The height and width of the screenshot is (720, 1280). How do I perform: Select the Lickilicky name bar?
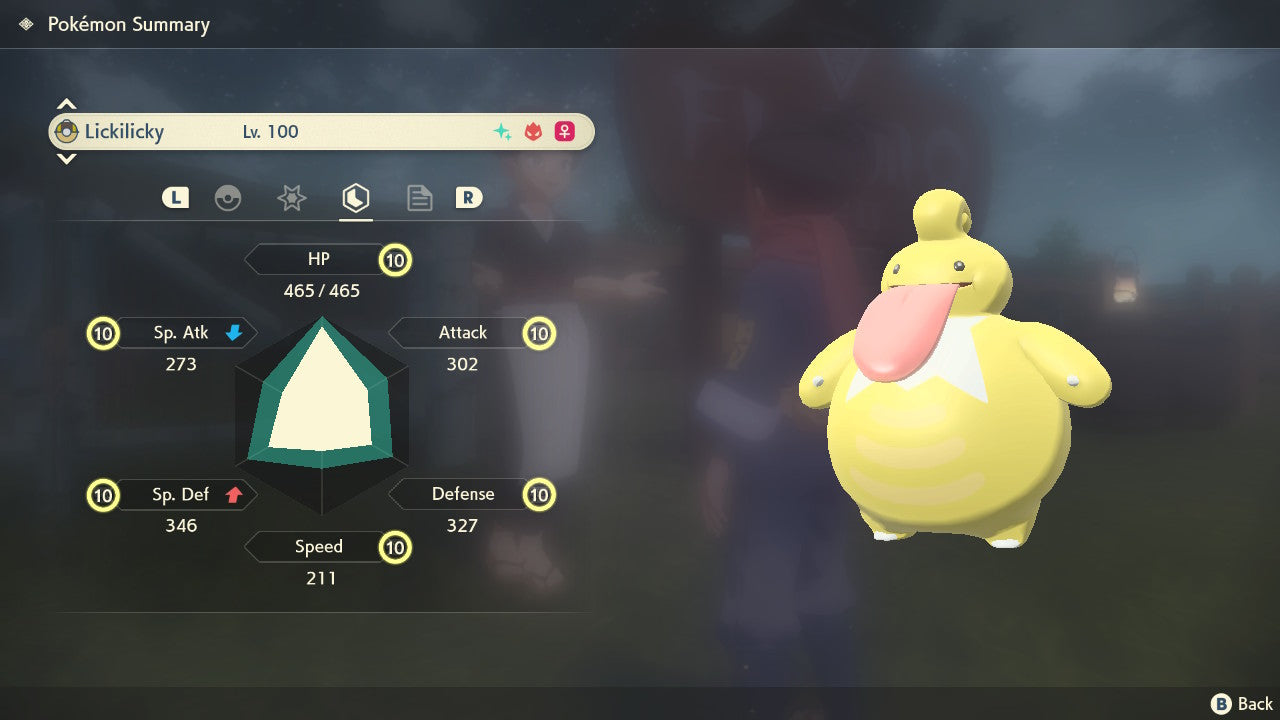coord(320,132)
